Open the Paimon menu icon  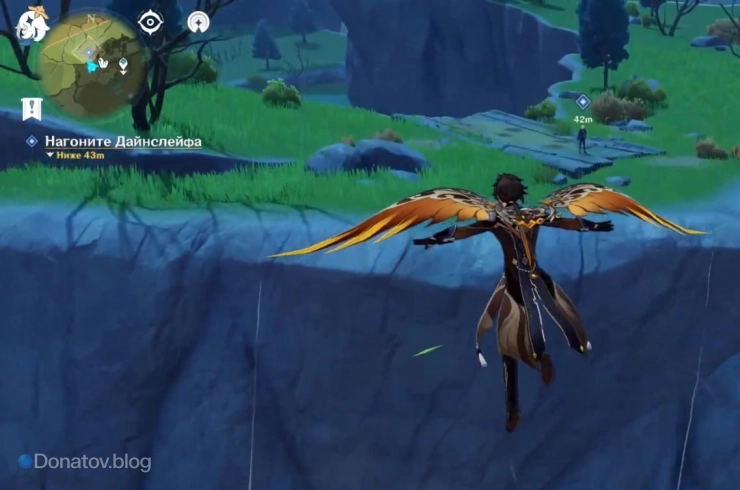pyautogui.click(x=33, y=23)
